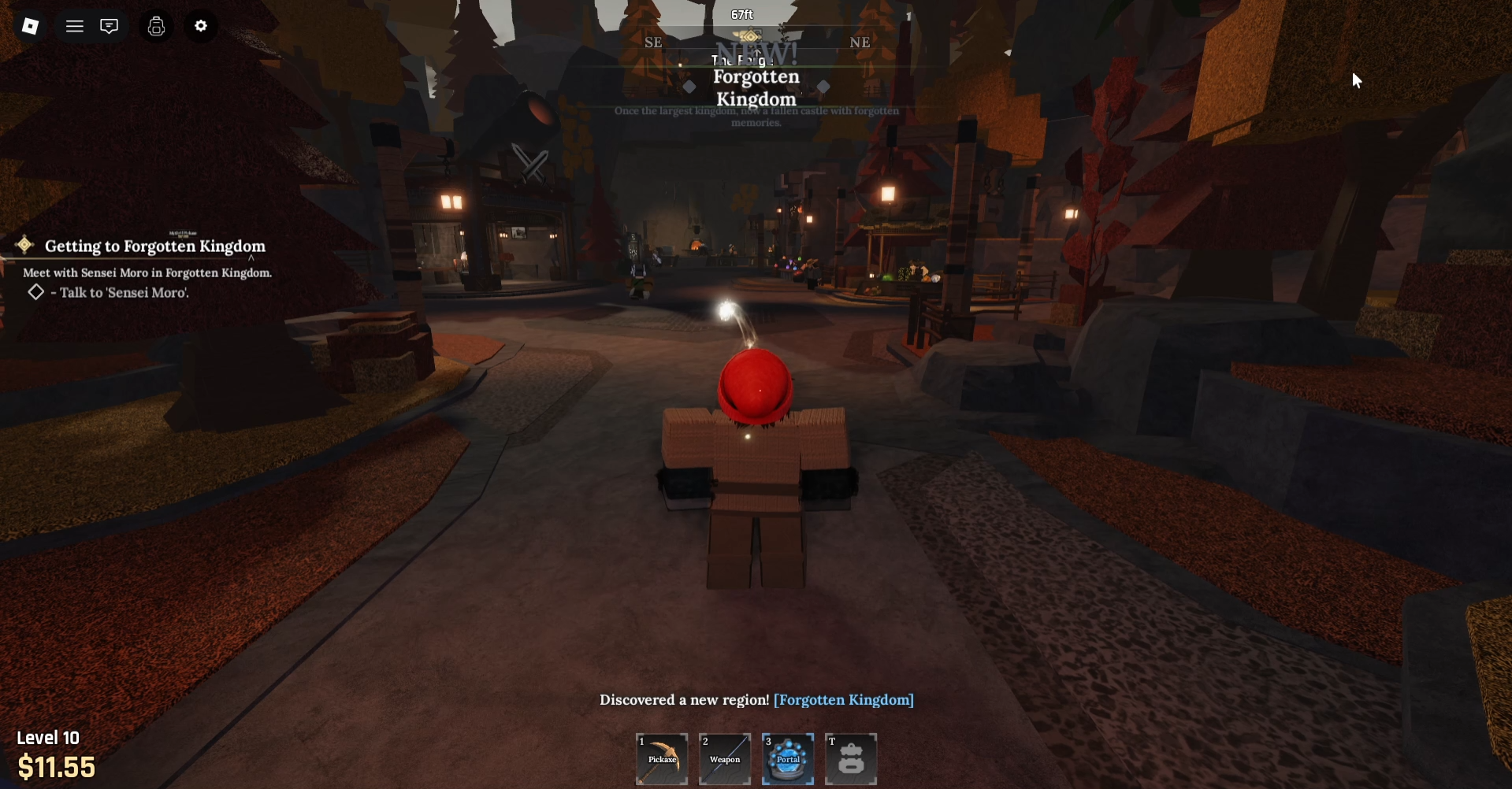This screenshot has height=789, width=1512.
Task: Click the quest diamond waypoint icon
Action: click(x=24, y=245)
